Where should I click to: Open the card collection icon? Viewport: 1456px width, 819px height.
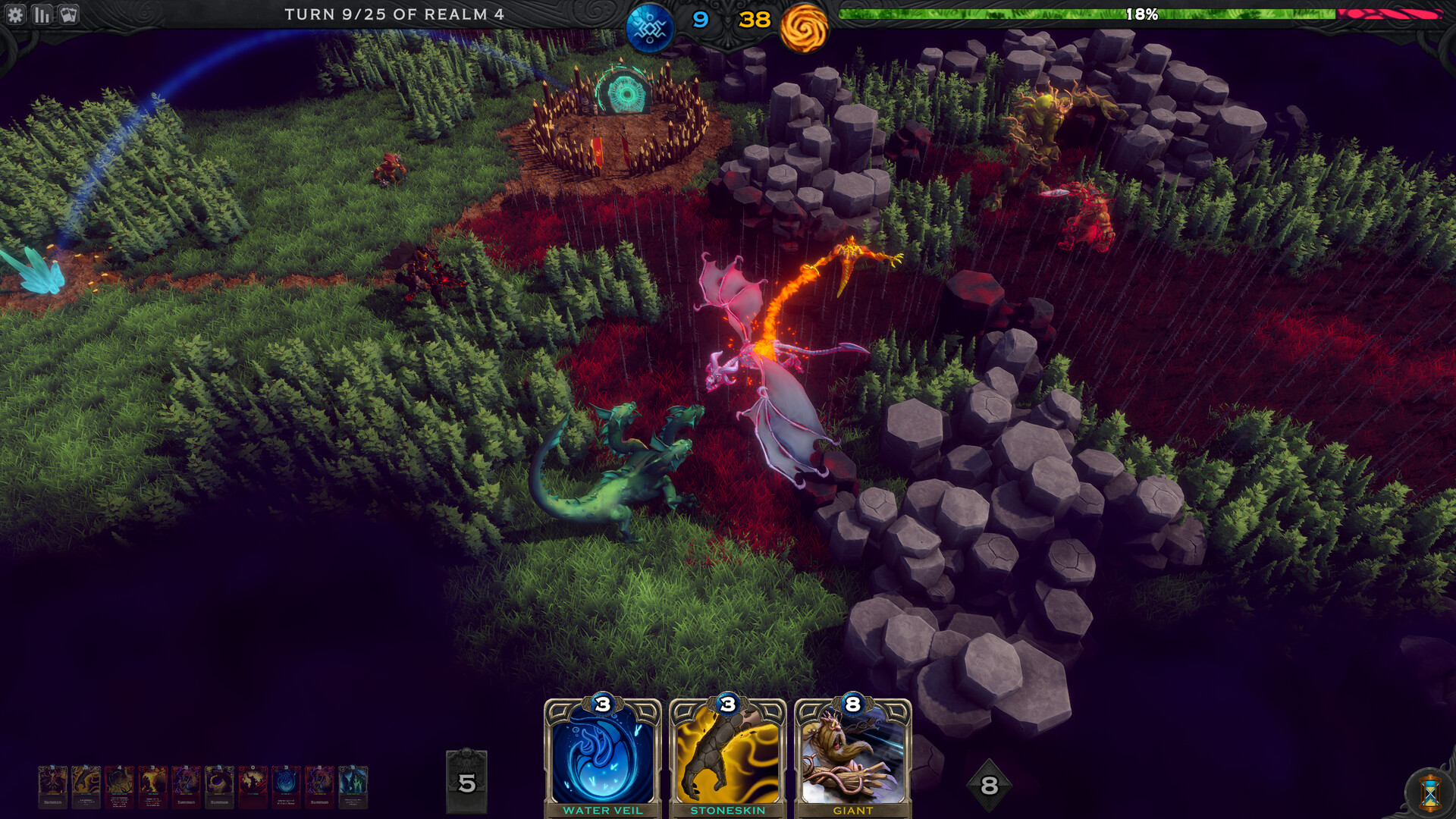pos(69,13)
